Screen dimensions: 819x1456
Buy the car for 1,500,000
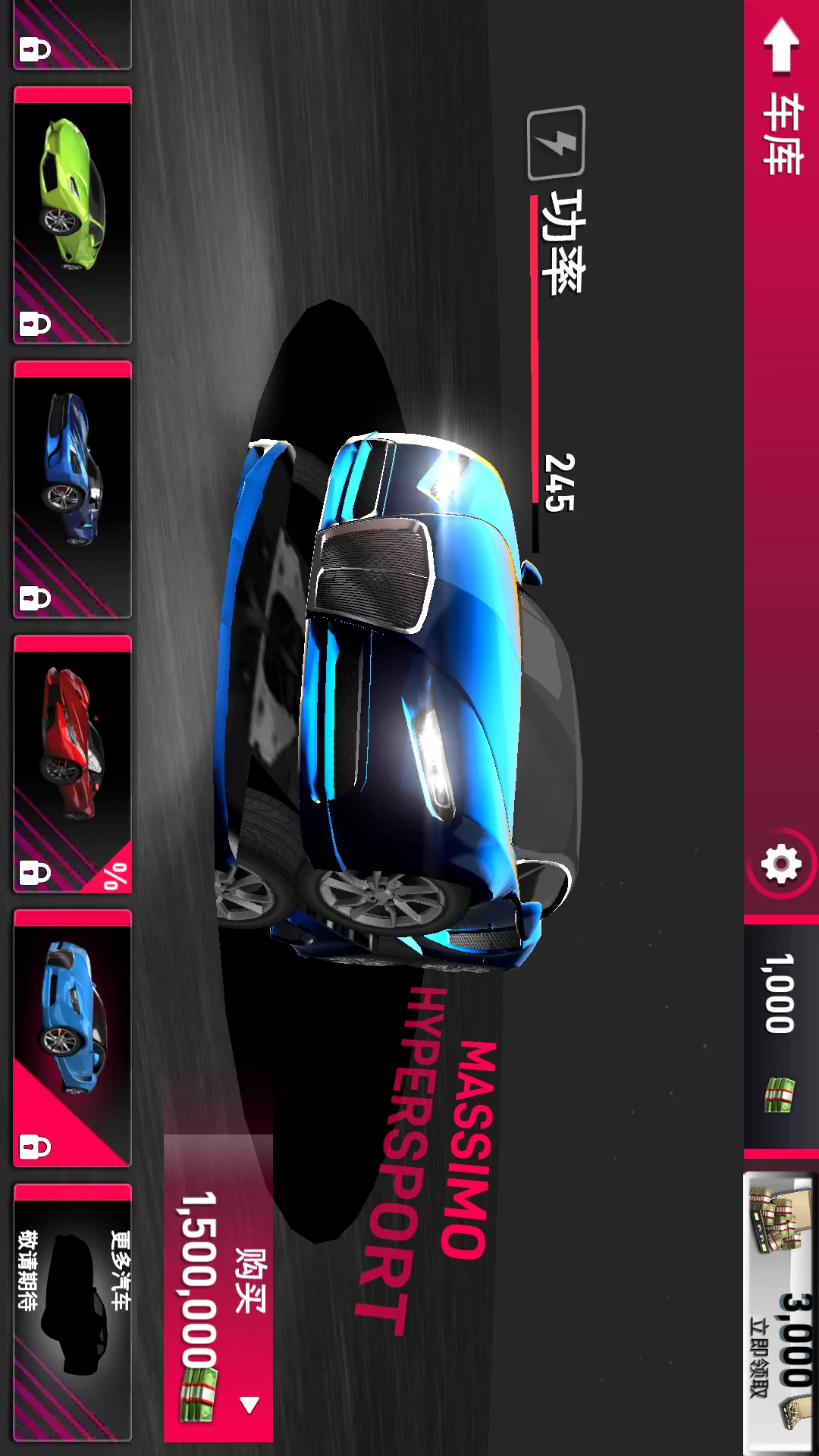(218, 1288)
